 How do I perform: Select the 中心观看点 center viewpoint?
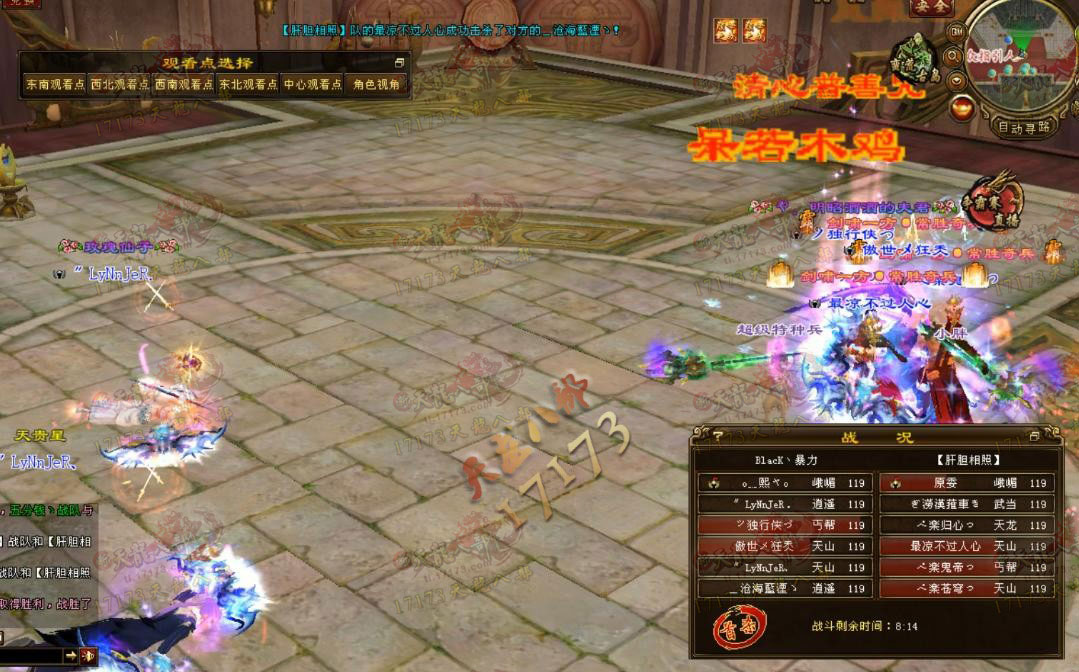point(312,85)
